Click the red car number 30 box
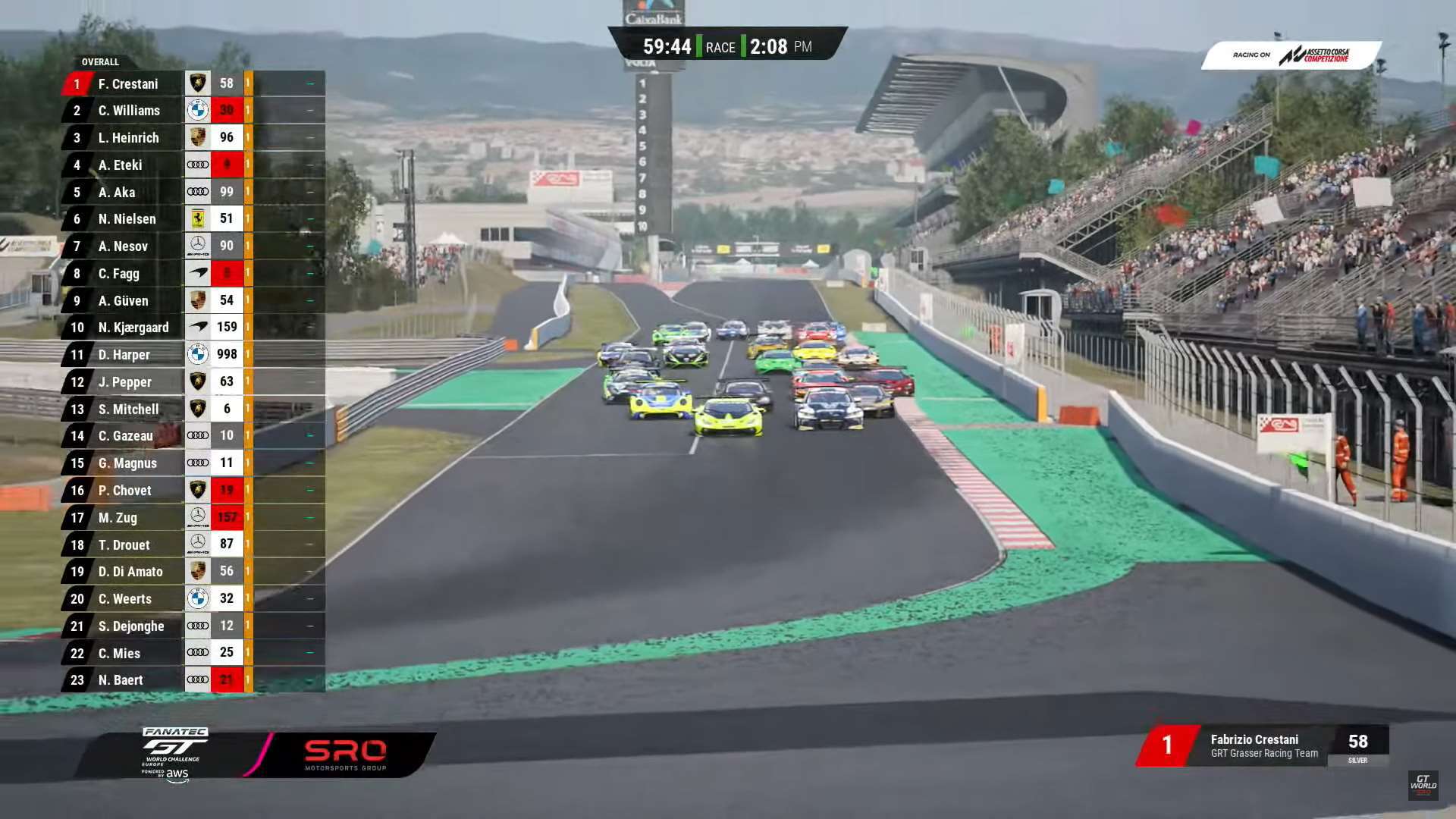Screen dimensions: 1456x819 (226, 111)
